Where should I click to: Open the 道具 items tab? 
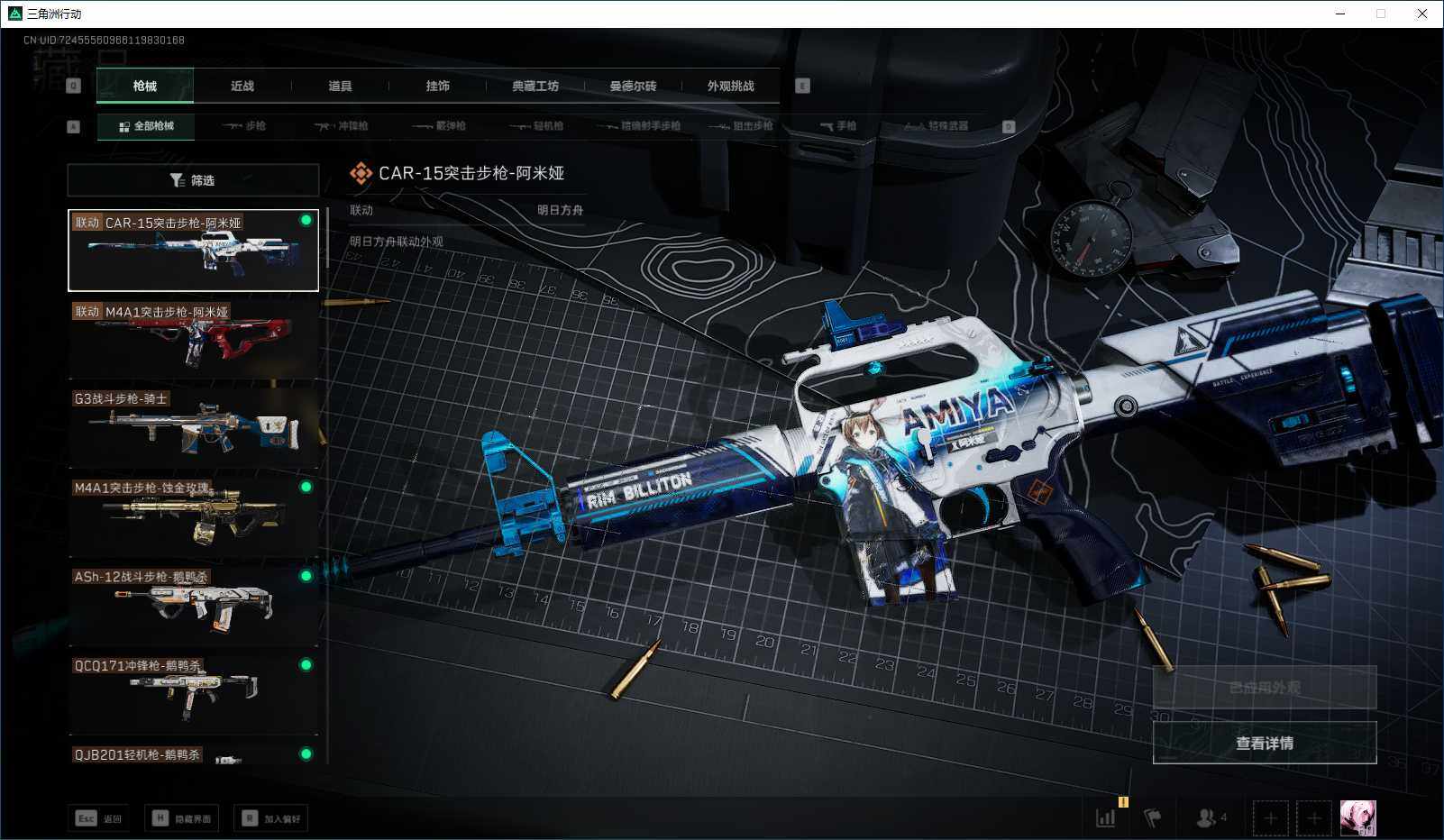point(340,86)
